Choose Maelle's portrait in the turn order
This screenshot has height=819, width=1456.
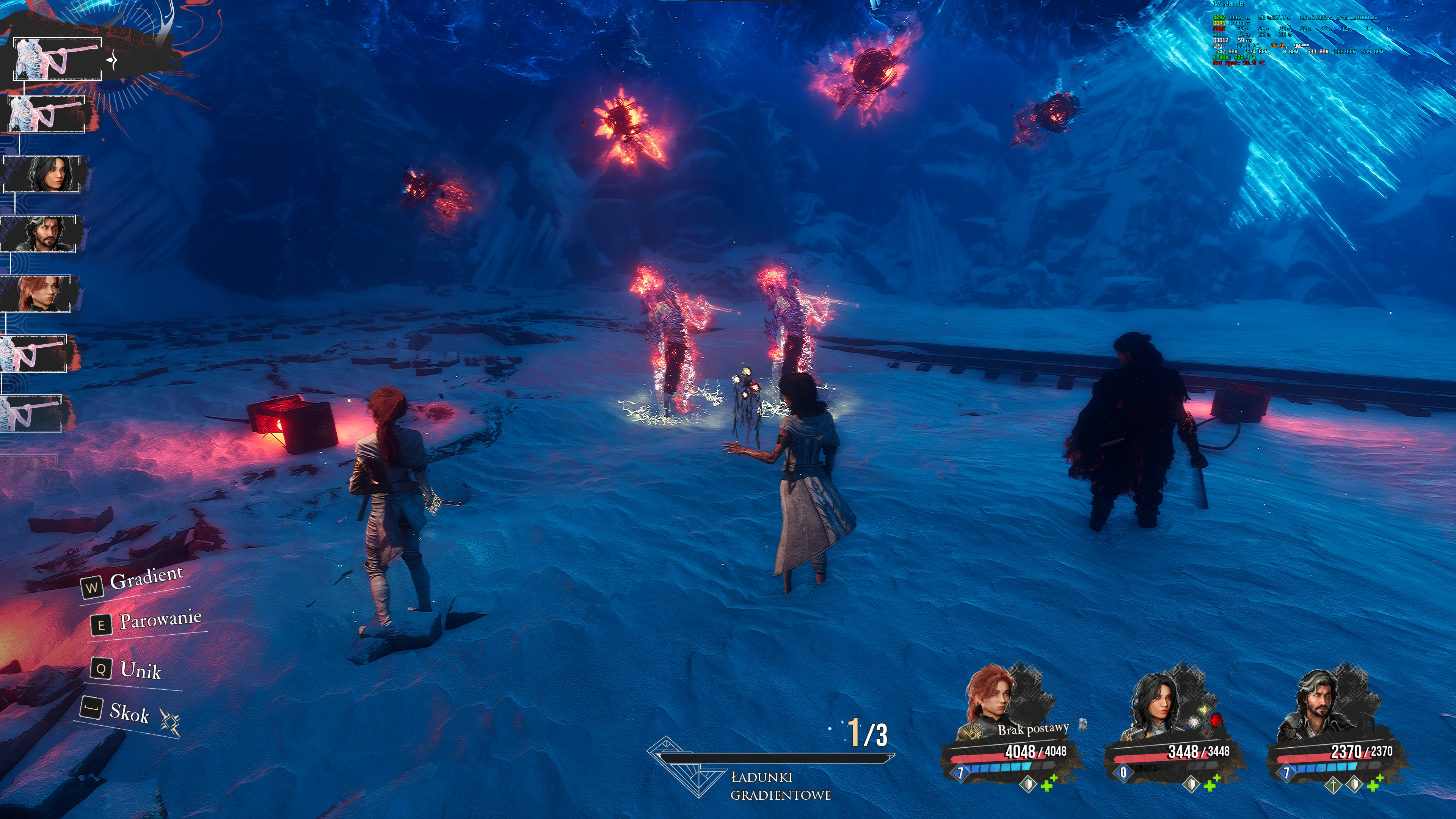point(37,293)
